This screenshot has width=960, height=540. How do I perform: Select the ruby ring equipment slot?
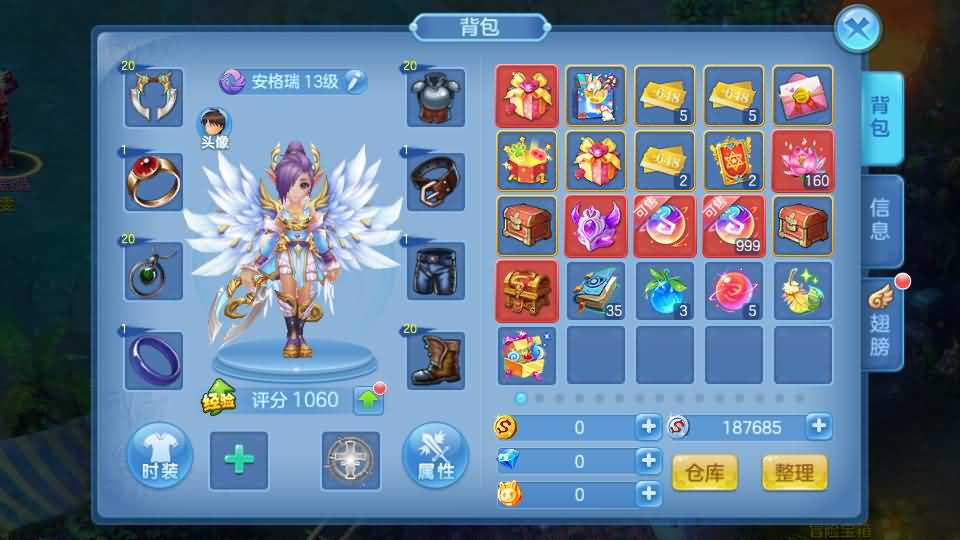click(153, 182)
